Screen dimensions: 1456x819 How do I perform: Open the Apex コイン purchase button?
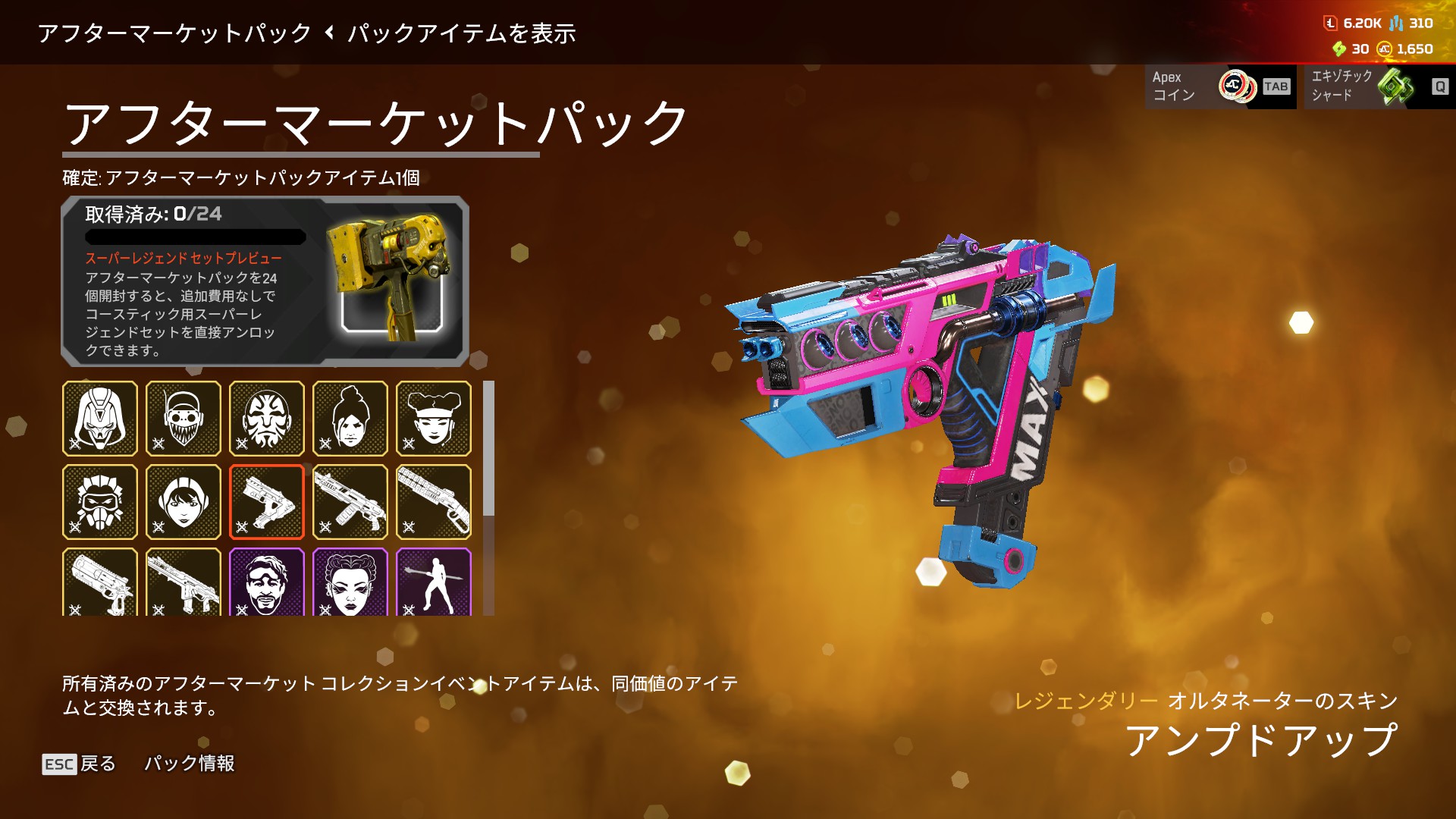pyautogui.click(x=1220, y=86)
